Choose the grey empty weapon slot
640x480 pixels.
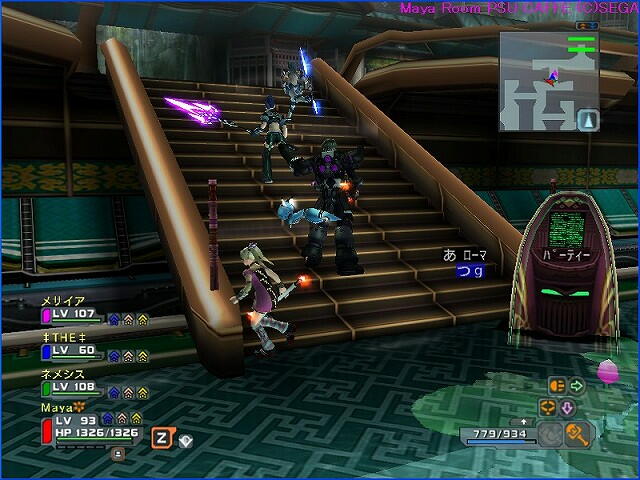coord(550,434)
